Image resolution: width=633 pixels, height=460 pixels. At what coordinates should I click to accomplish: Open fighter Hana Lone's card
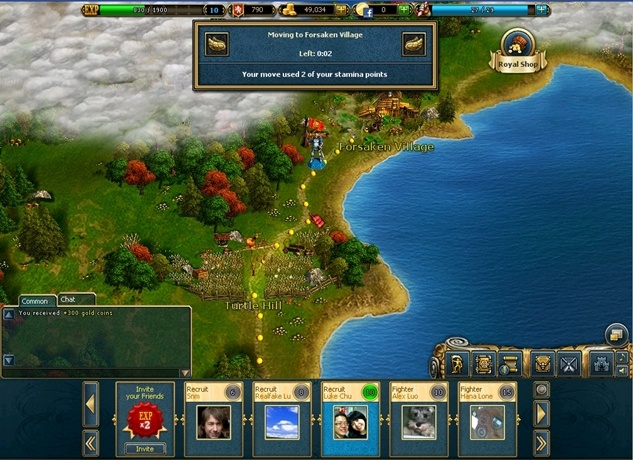tap(486, 418)
